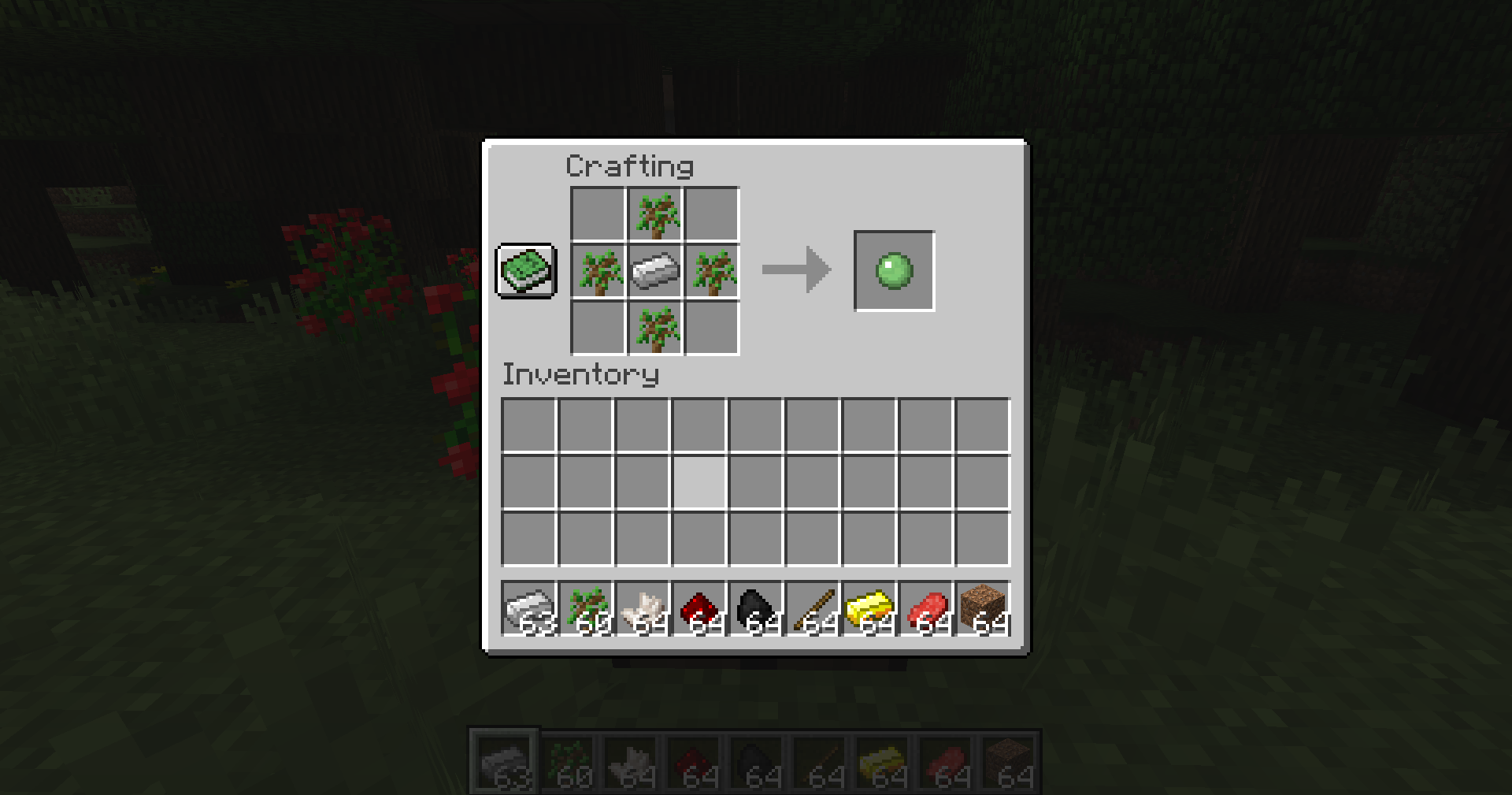The width and height of the screenshot is (1512, 795).
Task: Click the sapling left of the iron ingot
Action: [x=597, y=272]
